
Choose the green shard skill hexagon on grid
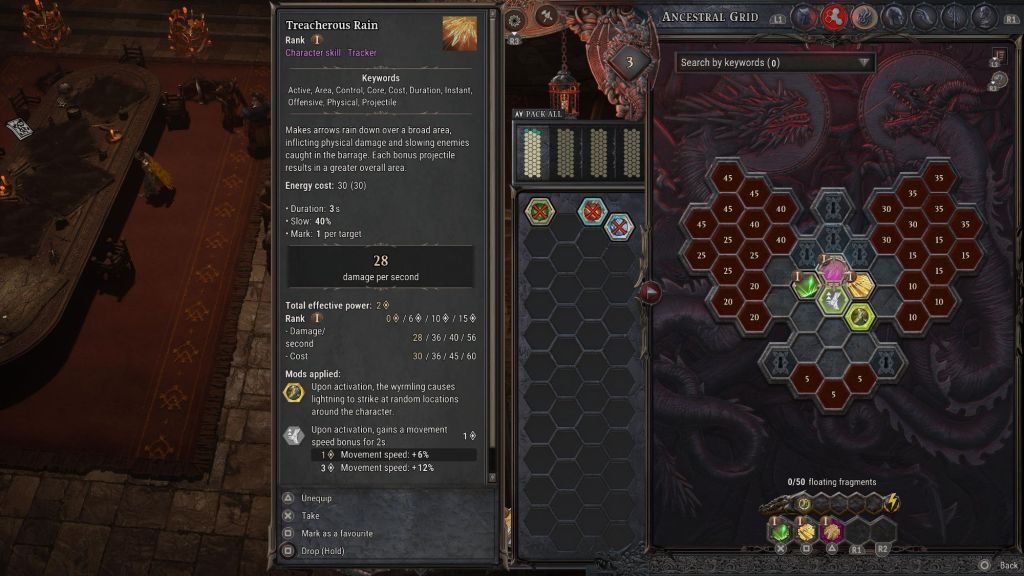807,286
